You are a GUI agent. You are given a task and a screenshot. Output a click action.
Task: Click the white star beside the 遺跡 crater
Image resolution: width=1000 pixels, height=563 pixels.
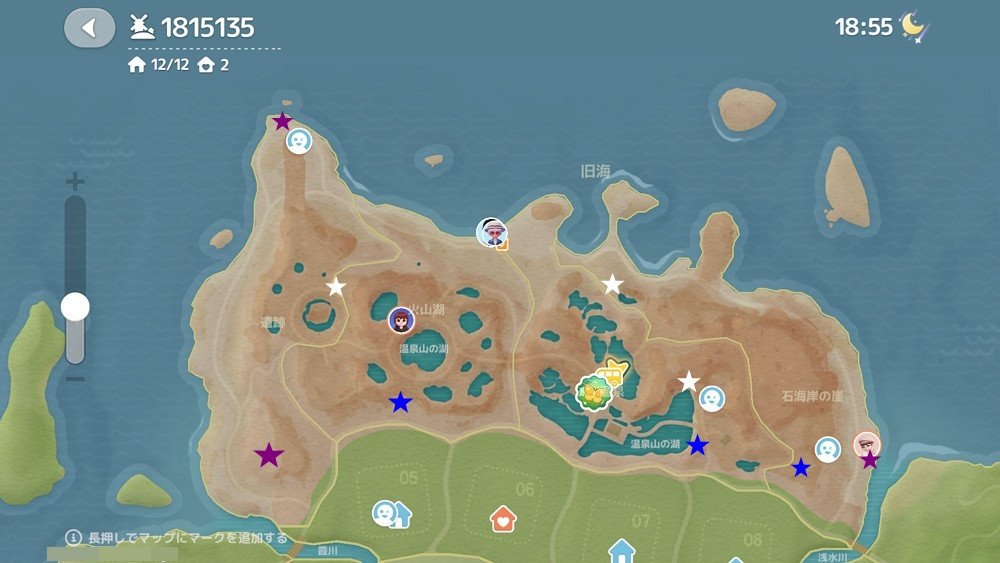336,287
